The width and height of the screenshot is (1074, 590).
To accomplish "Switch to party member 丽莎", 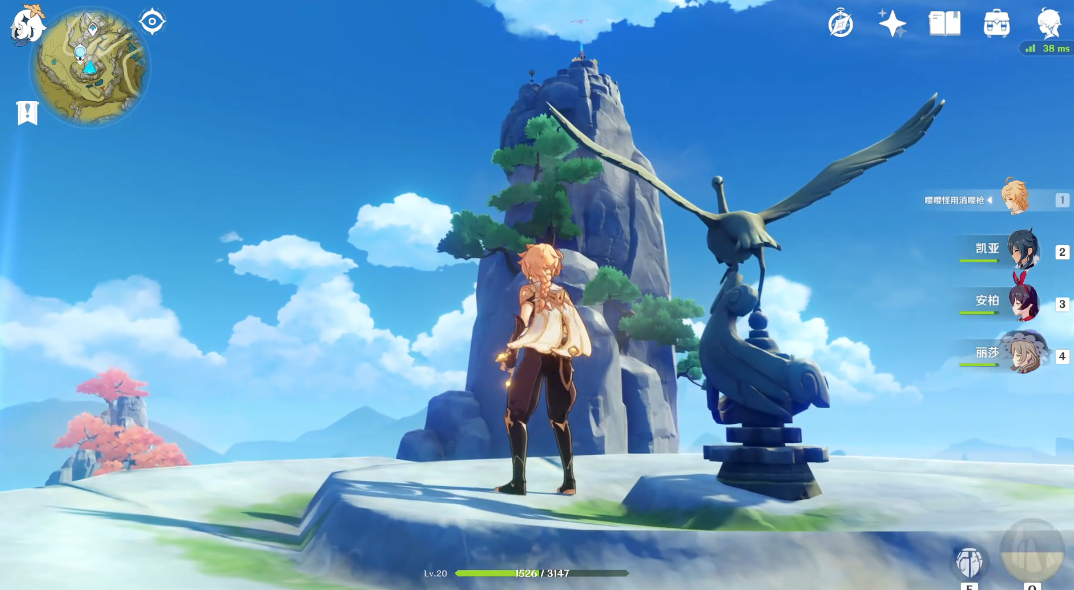I will (x=1022, y=354).
